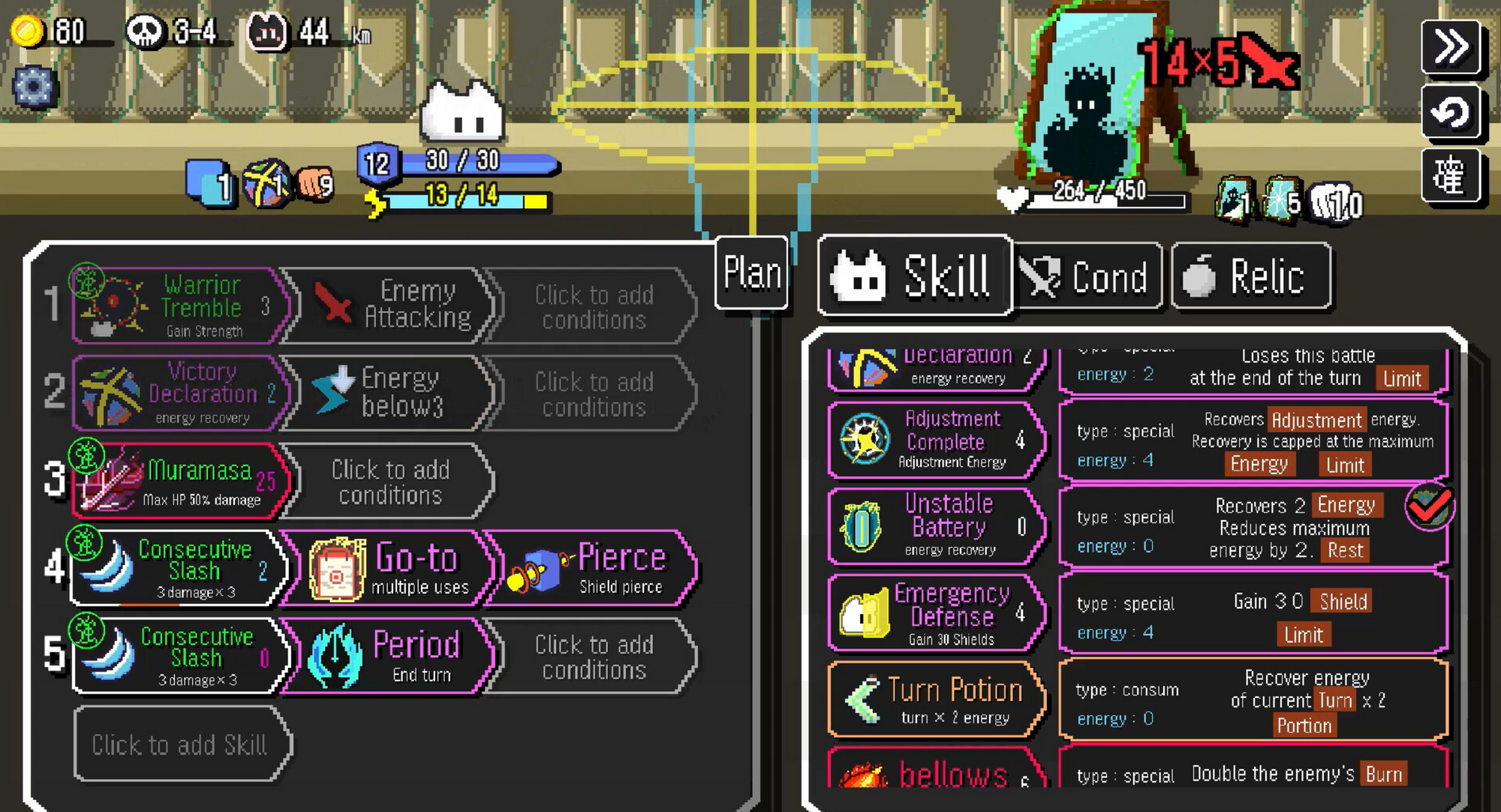This screenshot has width=1501, height=812.
Task: Open the Cond tab
Action: 1087,277
